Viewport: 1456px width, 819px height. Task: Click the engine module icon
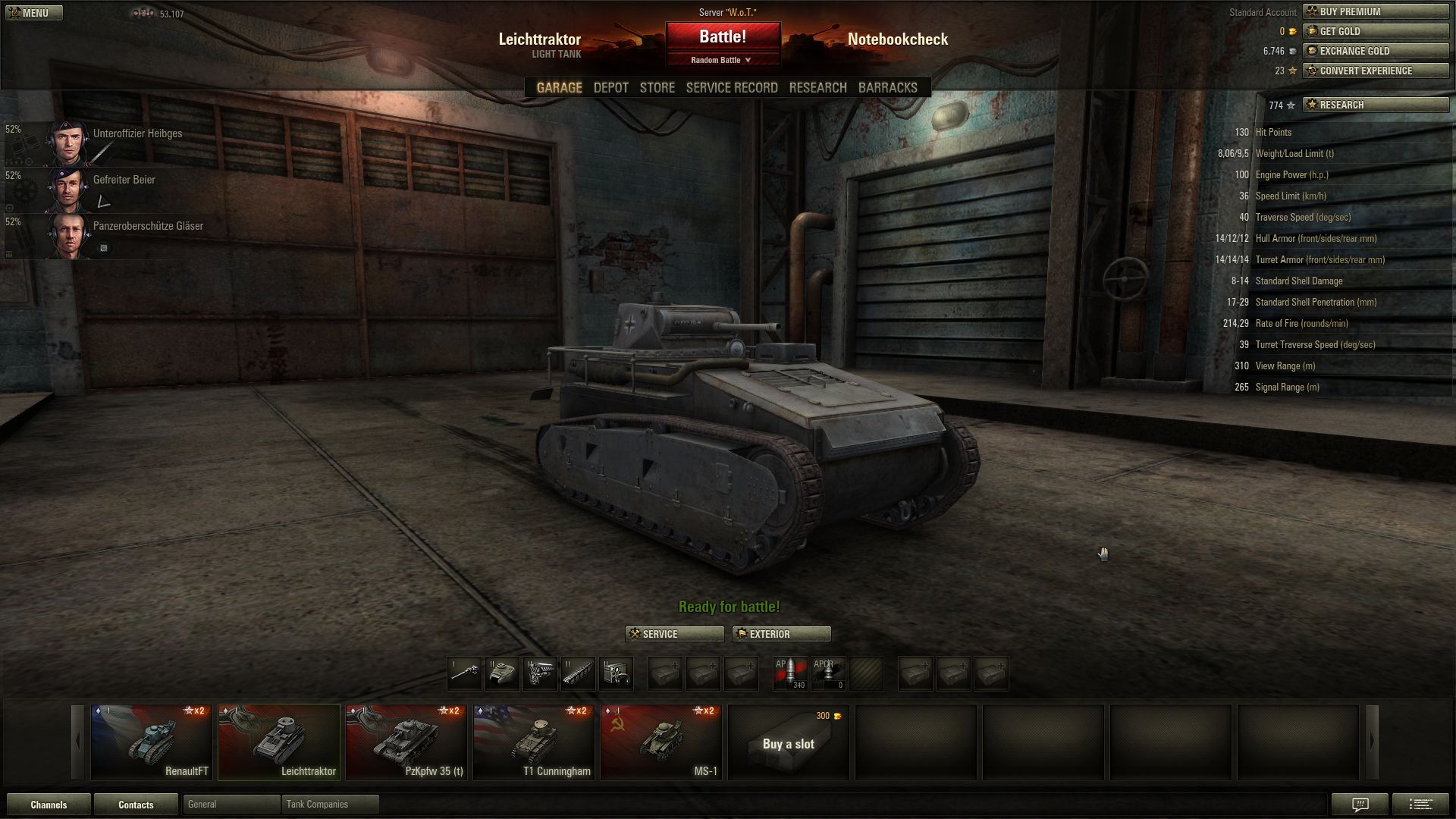(x=540, y=673)
